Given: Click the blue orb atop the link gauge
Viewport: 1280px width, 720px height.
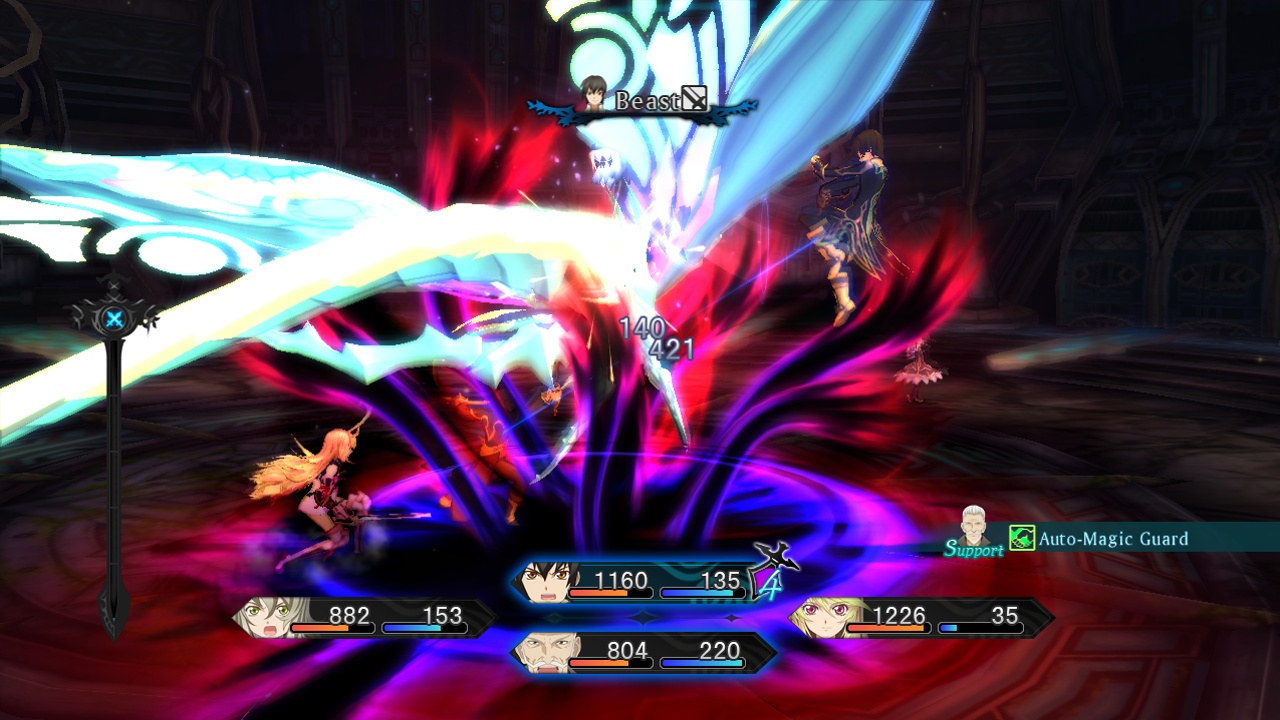Looking at the screenshot, I should tap(115, 320).
